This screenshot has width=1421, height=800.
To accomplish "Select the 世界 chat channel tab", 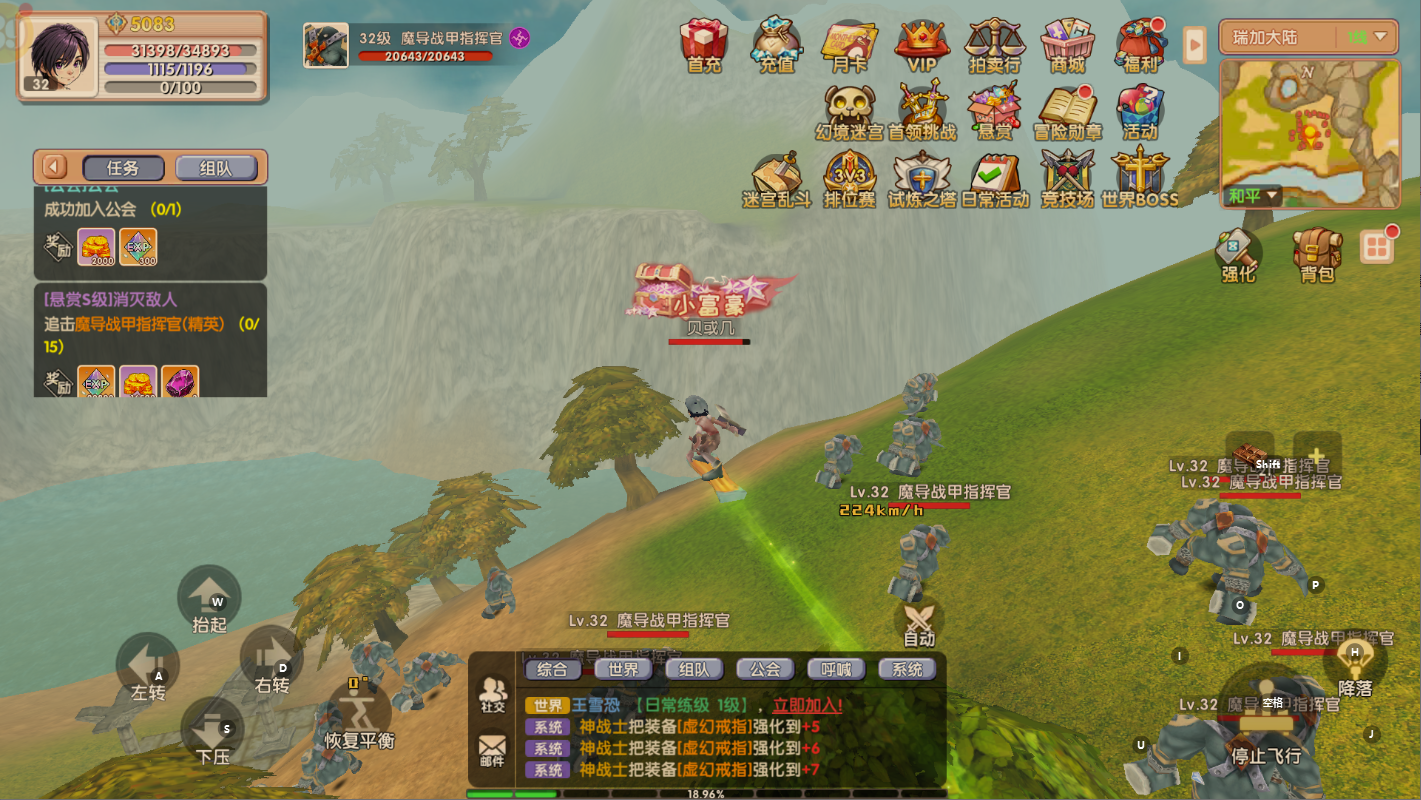I will point(623,669).
